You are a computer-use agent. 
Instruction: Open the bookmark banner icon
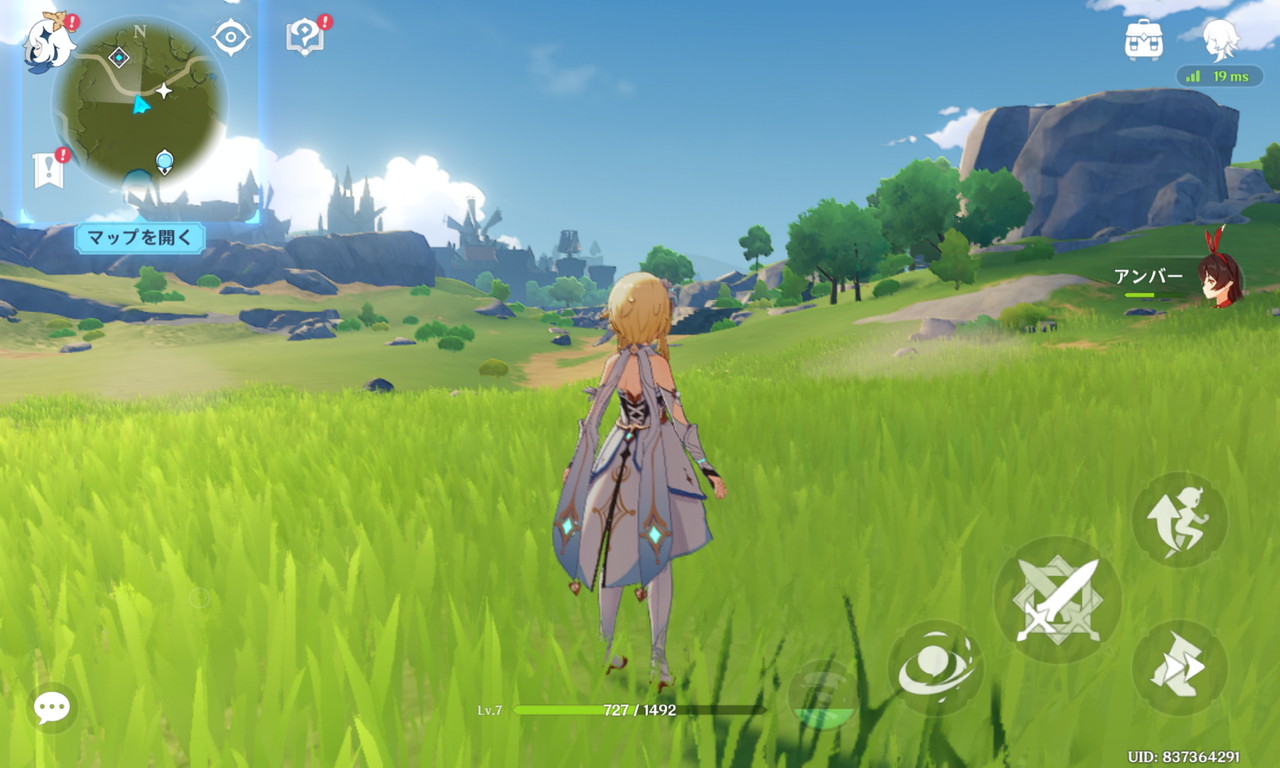point(48,170)
